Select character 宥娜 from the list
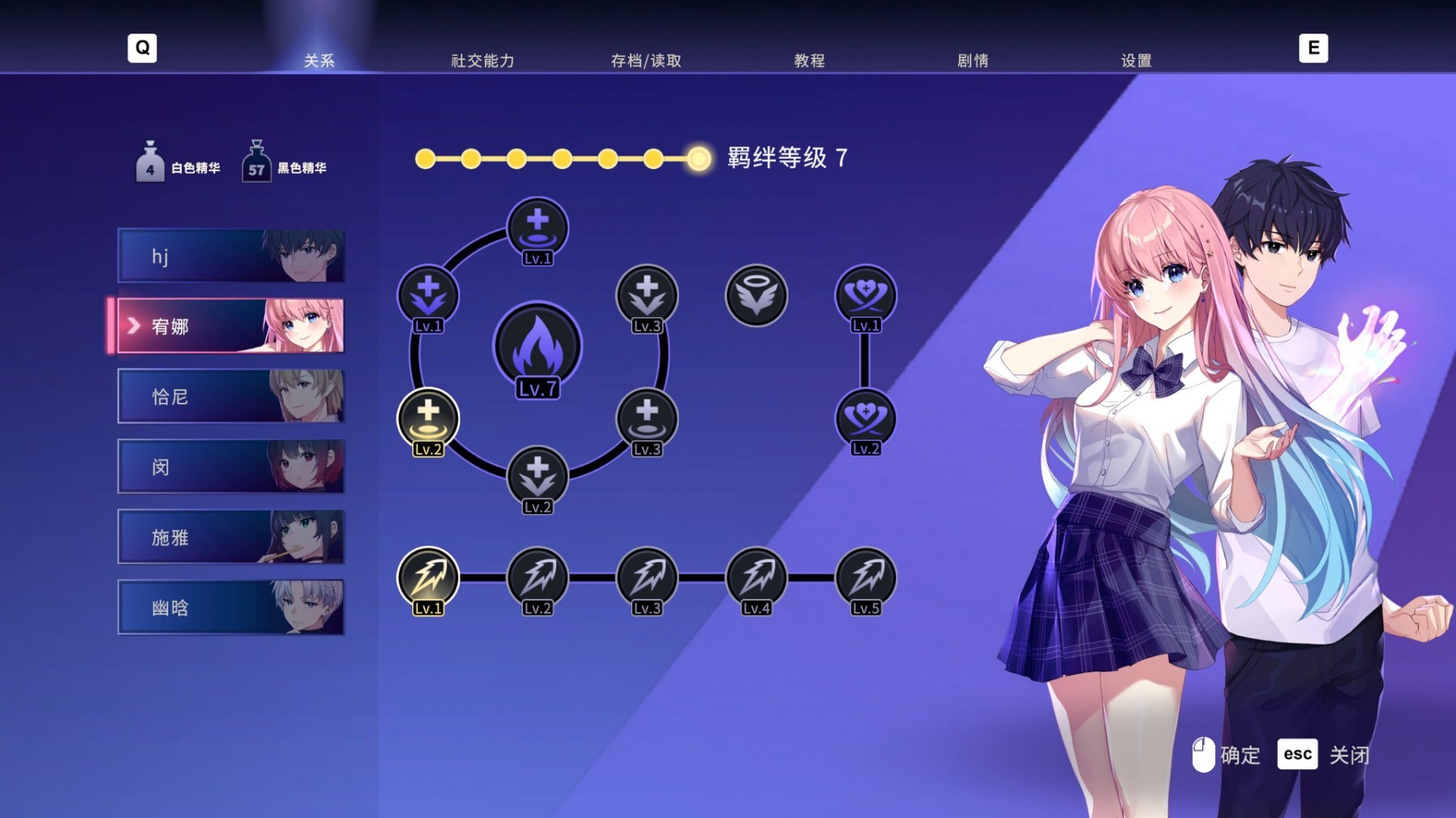 tap(231, 326)
